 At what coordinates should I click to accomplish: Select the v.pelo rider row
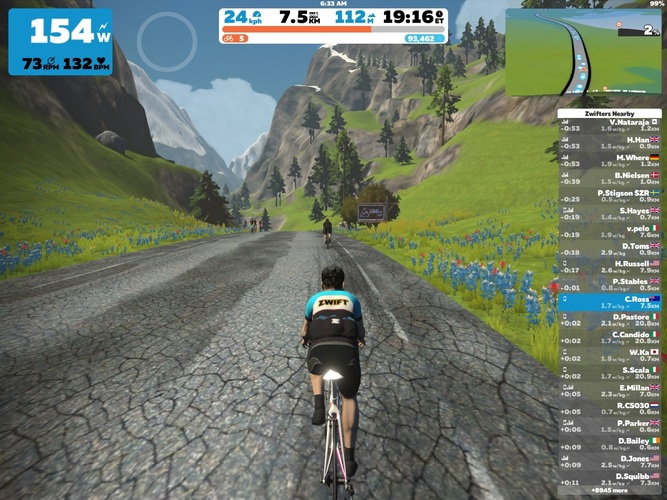[x=611, y=231]
